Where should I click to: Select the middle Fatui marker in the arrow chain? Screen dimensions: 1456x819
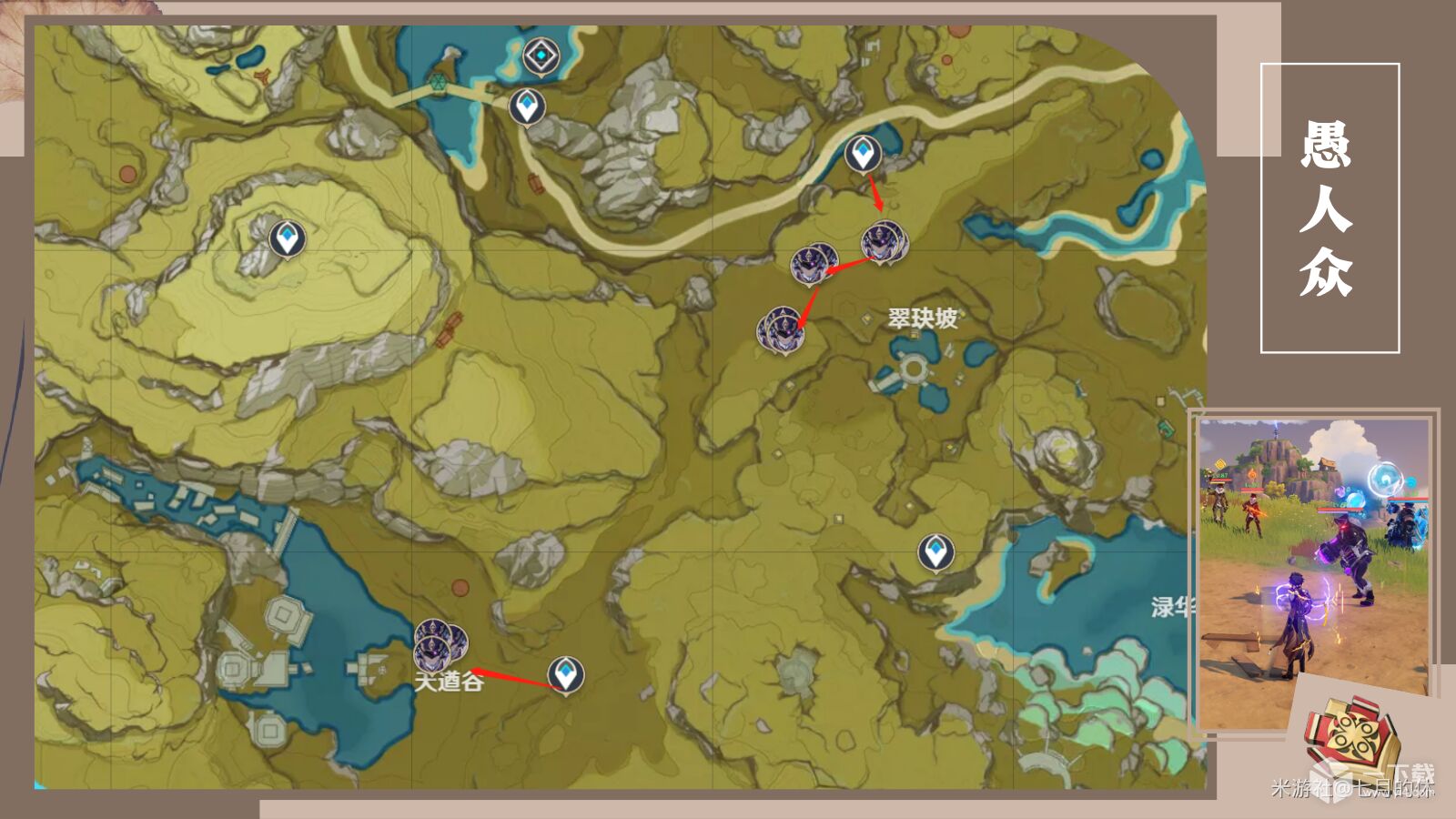pos(812,264)
